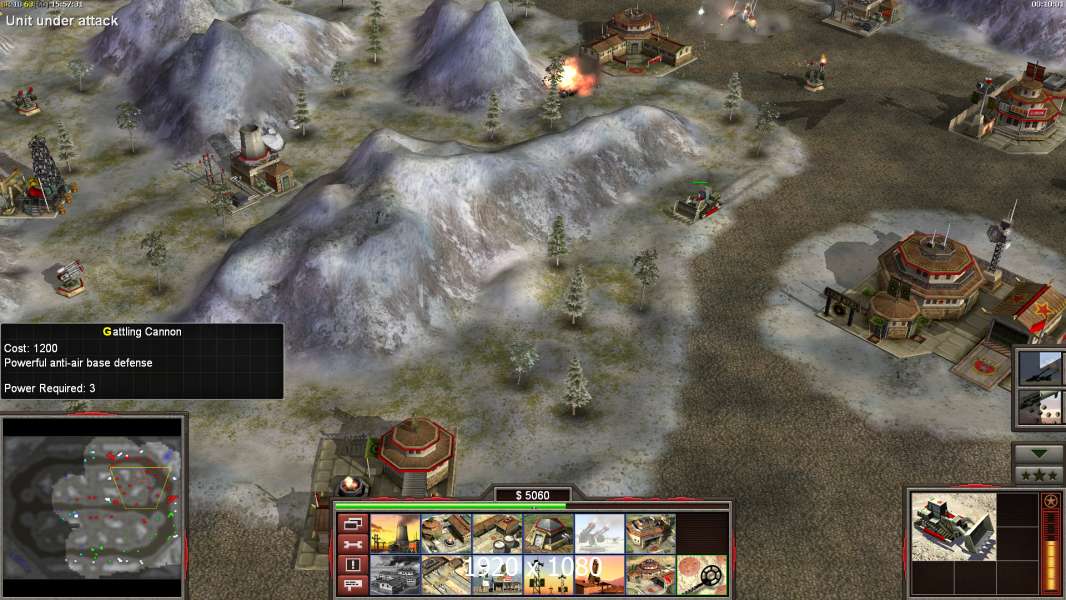Activate the artillery cannon power shortcut

pyautogui.click(x=1040, y=367)
